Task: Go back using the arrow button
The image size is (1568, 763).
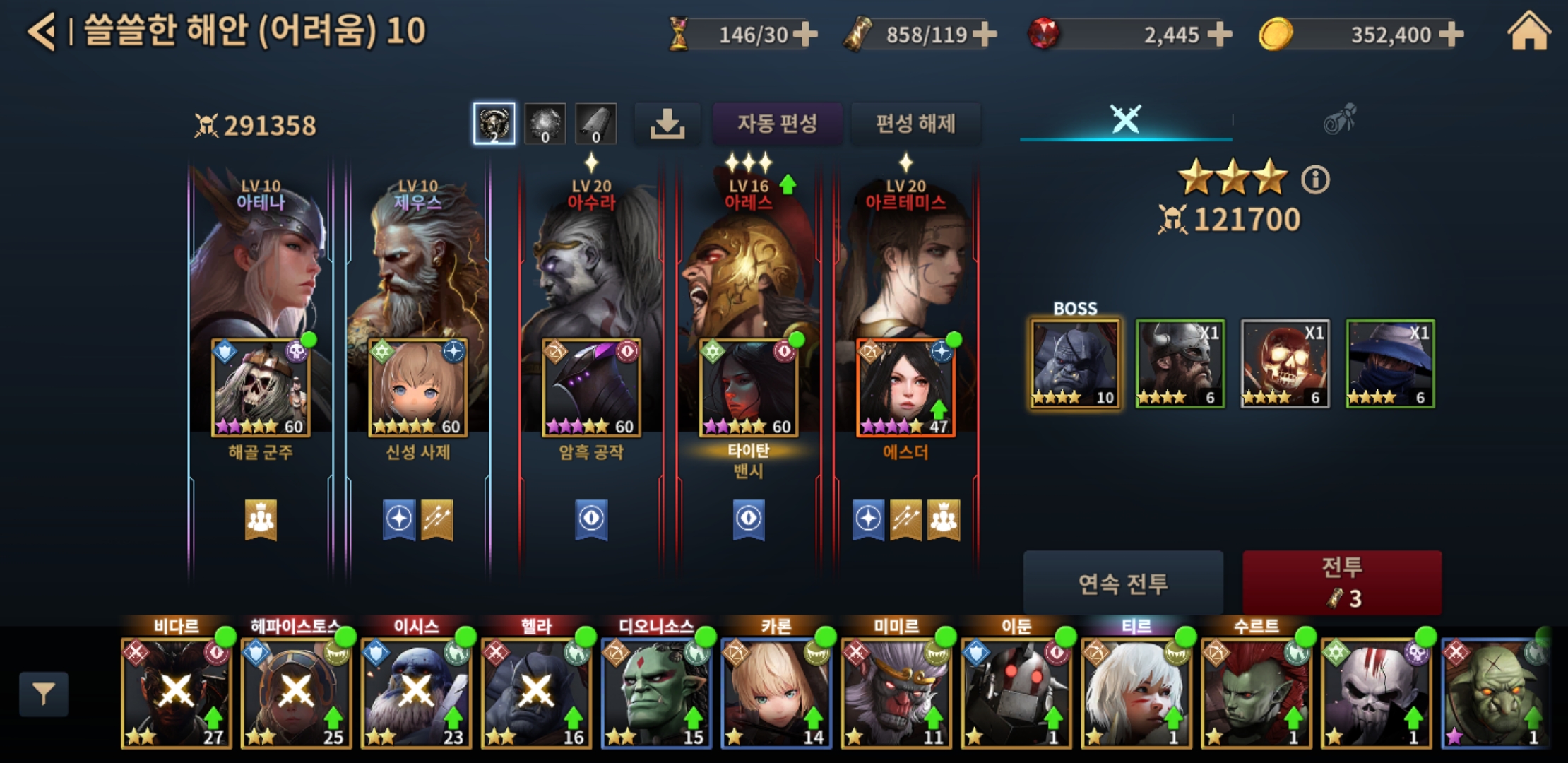Action: (x=42, y=32)
